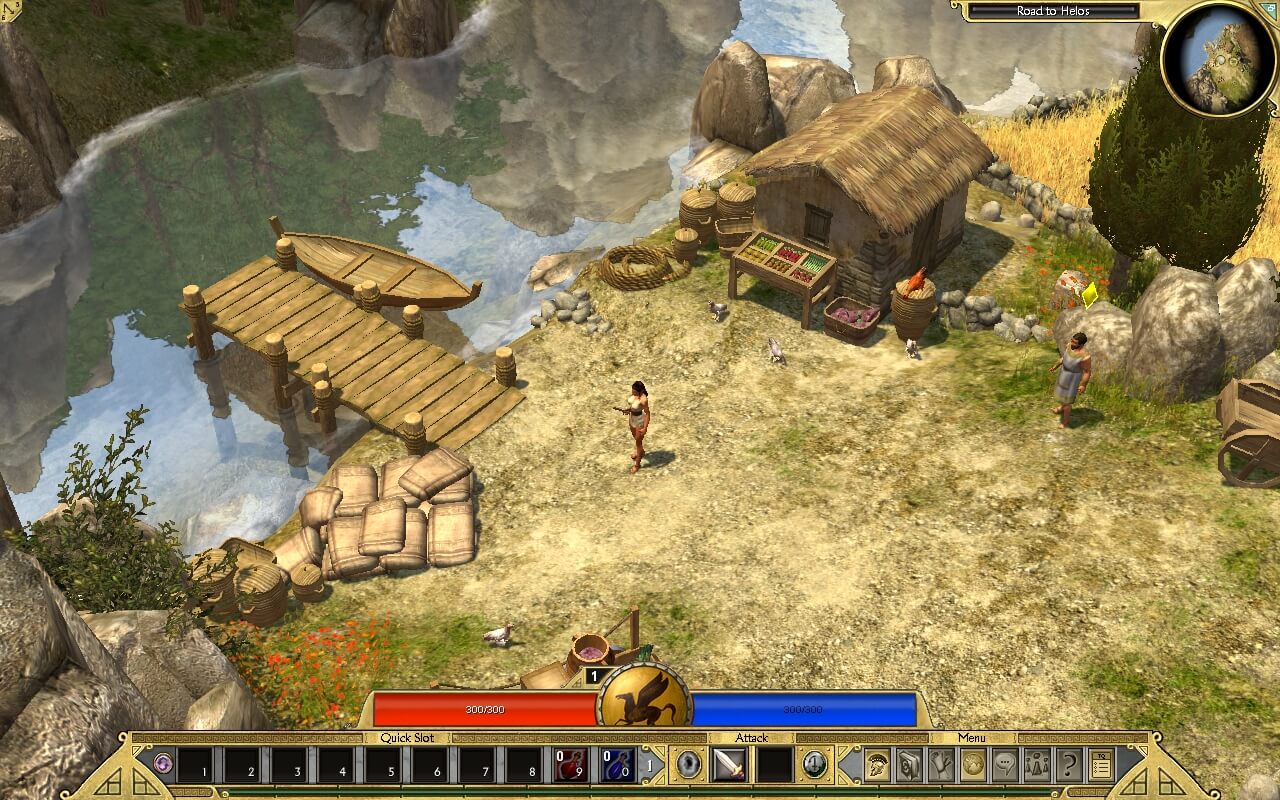Select the red health potion quick slot

[572, 765]
